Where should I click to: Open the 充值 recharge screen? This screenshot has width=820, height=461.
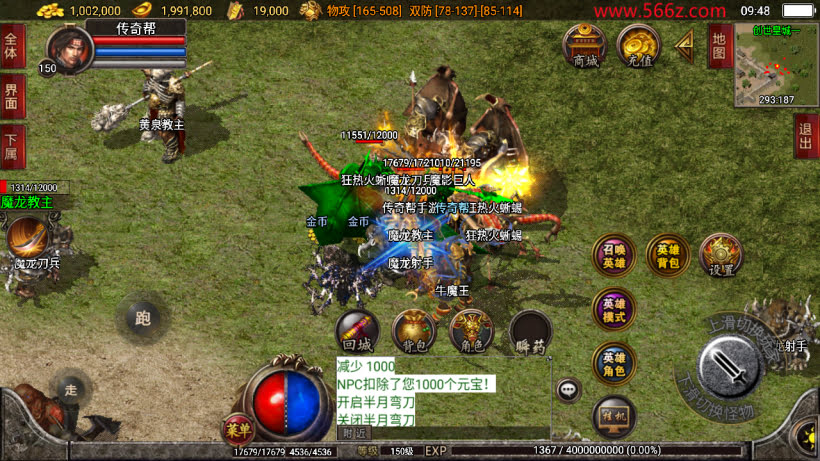636,45
